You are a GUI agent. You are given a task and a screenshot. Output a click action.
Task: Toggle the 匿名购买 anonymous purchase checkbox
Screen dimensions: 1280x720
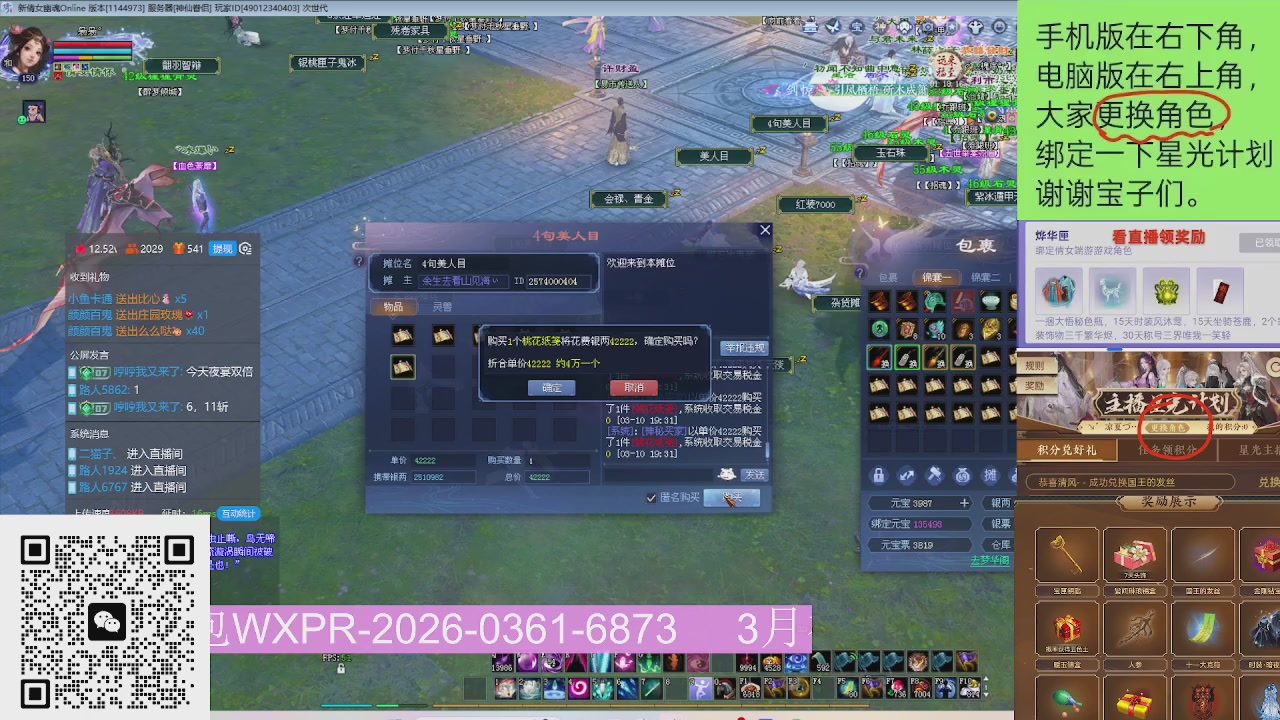coord(650,498)
